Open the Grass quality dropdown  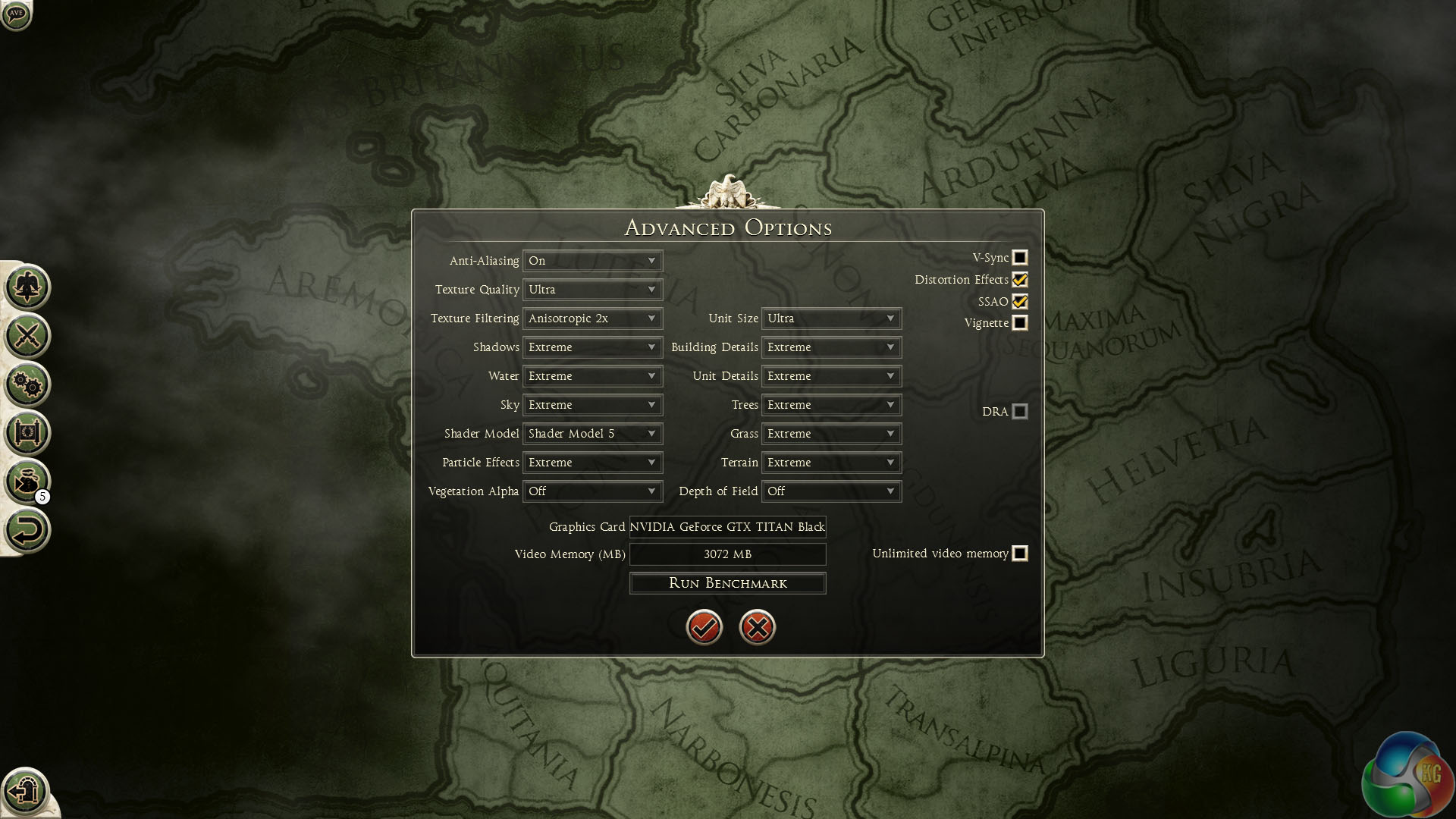pos(831,434)
